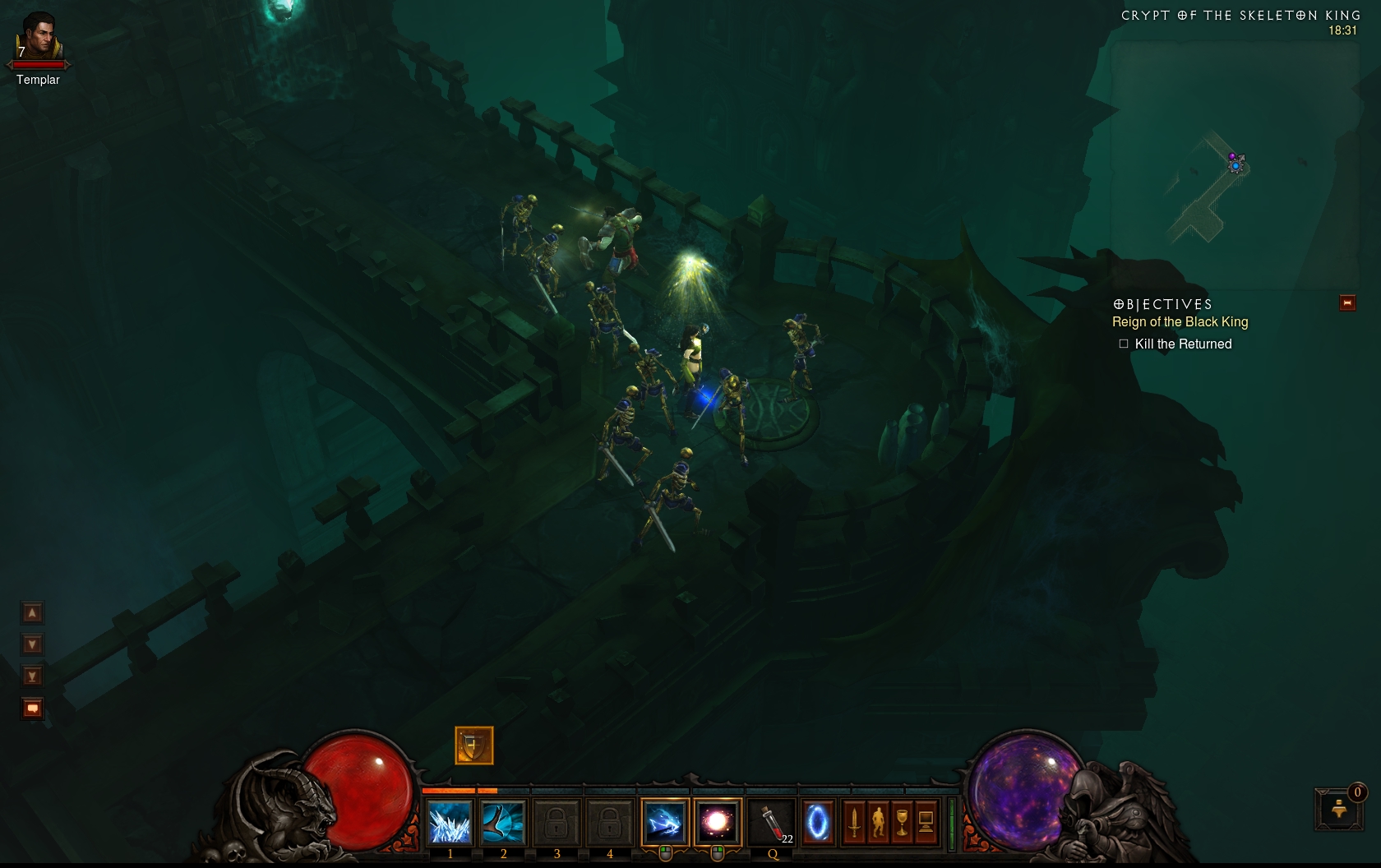
Task: Use the blue wave skill in slot 2
Action: (502, 822)
